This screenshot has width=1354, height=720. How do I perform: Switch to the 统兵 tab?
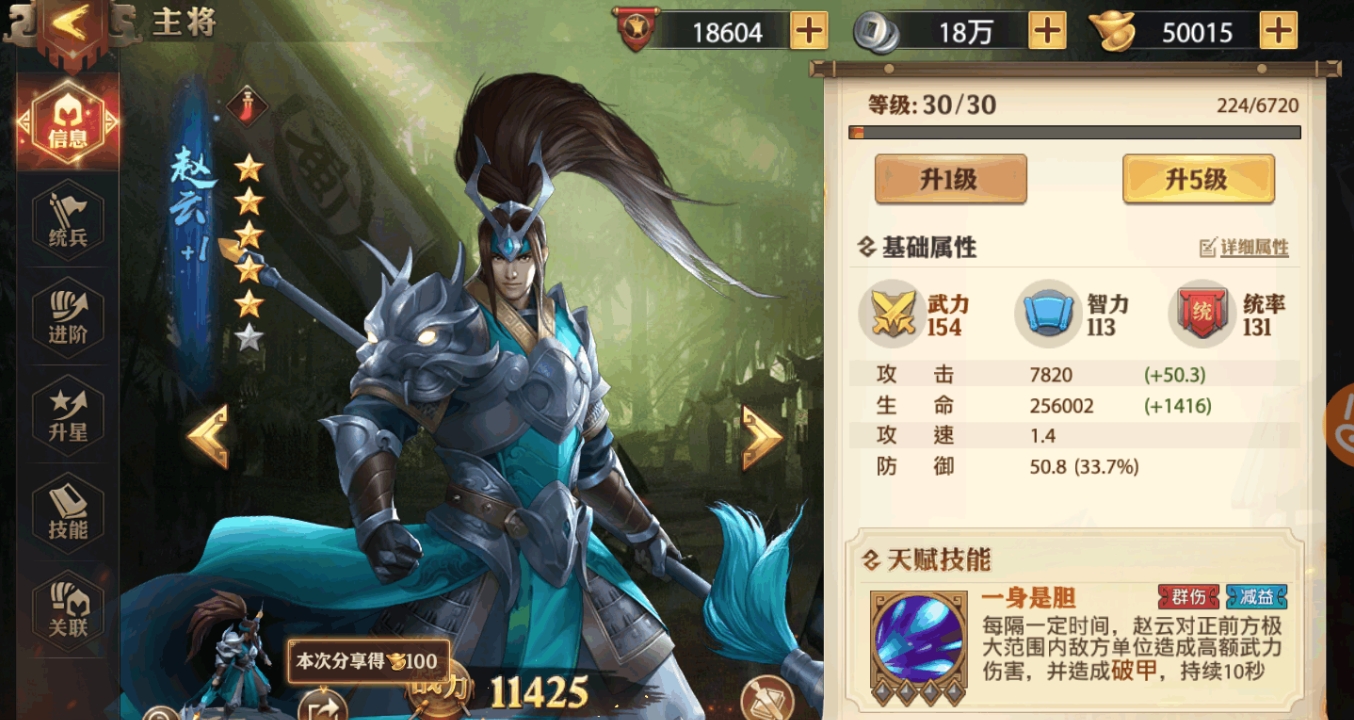point(66,218)
